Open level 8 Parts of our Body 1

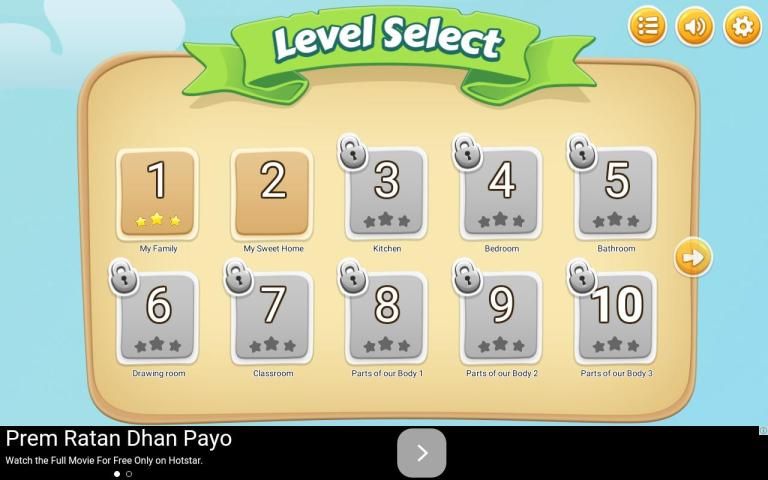386,318
